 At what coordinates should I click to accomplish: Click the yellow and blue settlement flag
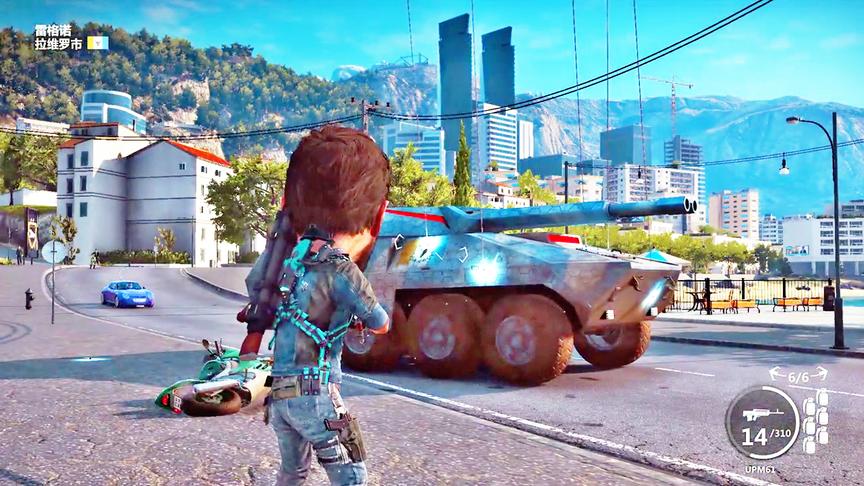click(98, 43)
